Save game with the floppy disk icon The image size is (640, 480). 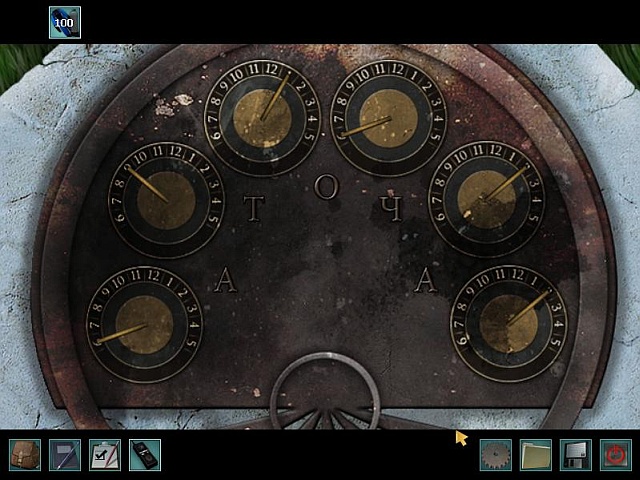coord(576,455)
